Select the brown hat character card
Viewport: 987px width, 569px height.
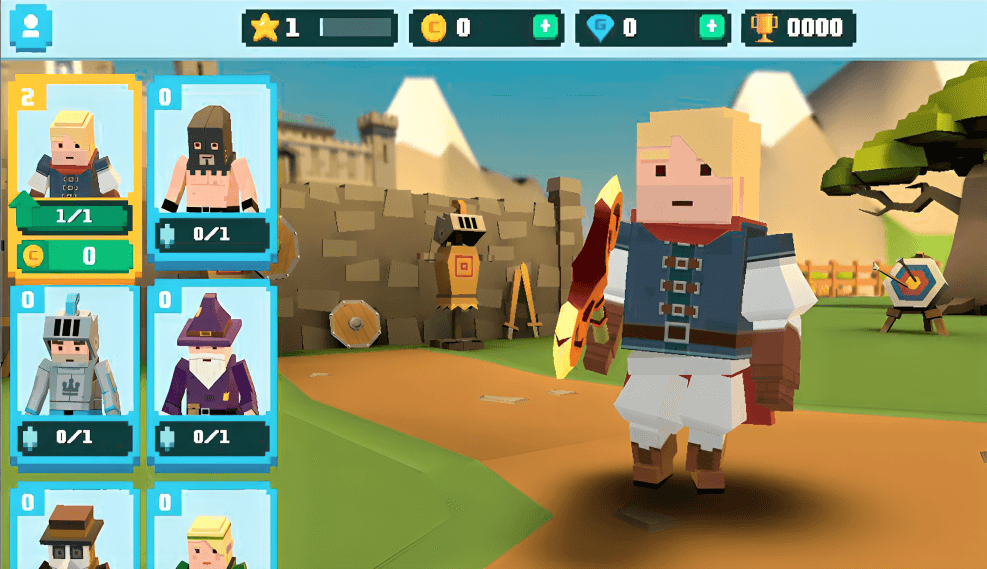[74, 530]
